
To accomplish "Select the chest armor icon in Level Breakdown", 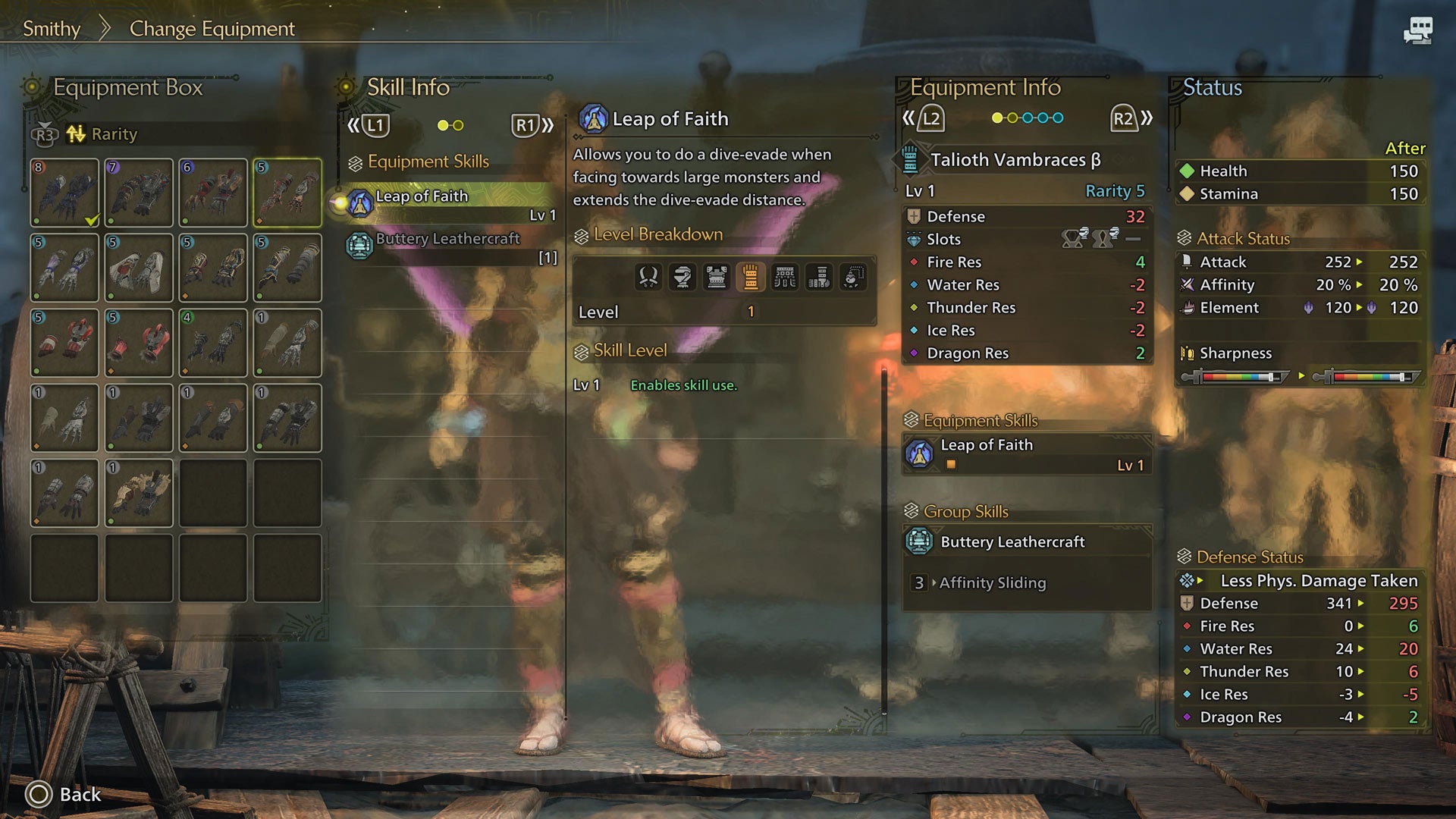I will (716, 277).
